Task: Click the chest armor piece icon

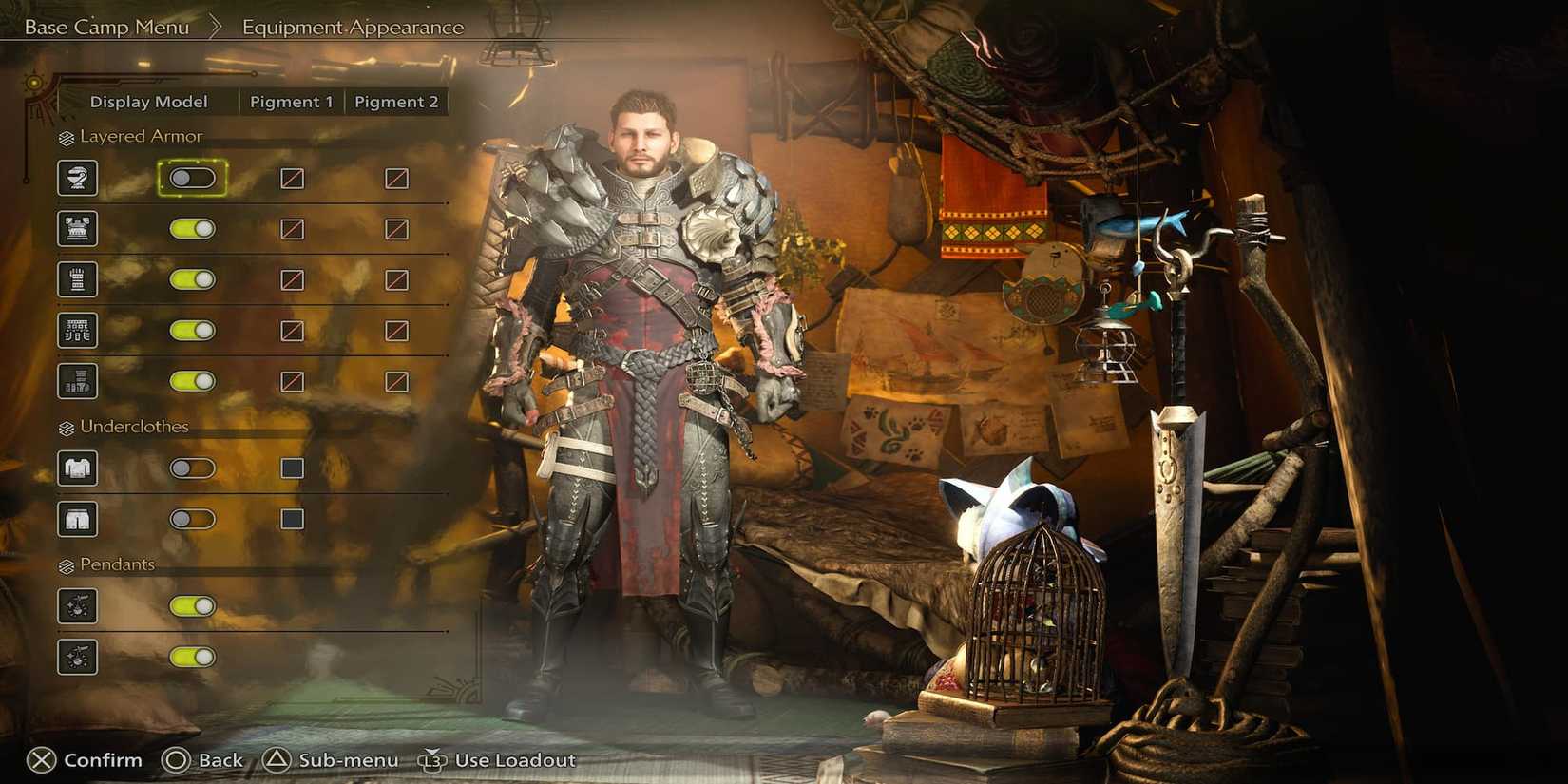Action: coord(78,228)
